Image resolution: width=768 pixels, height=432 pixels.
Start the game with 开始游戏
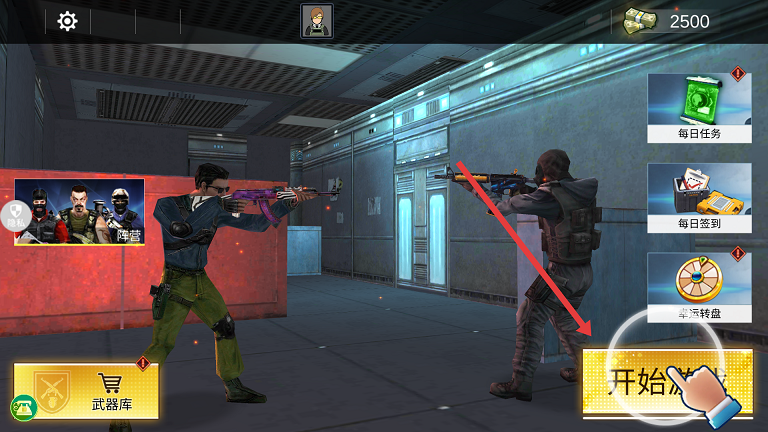pos(667,382)
